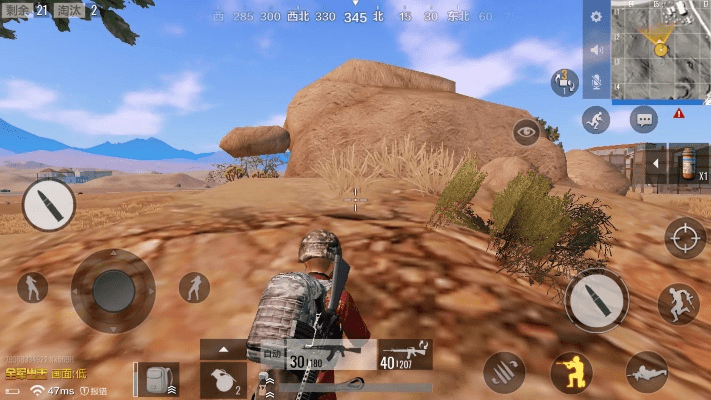
Task: Toggle the microphone icon
Action: tap(596, 81)
